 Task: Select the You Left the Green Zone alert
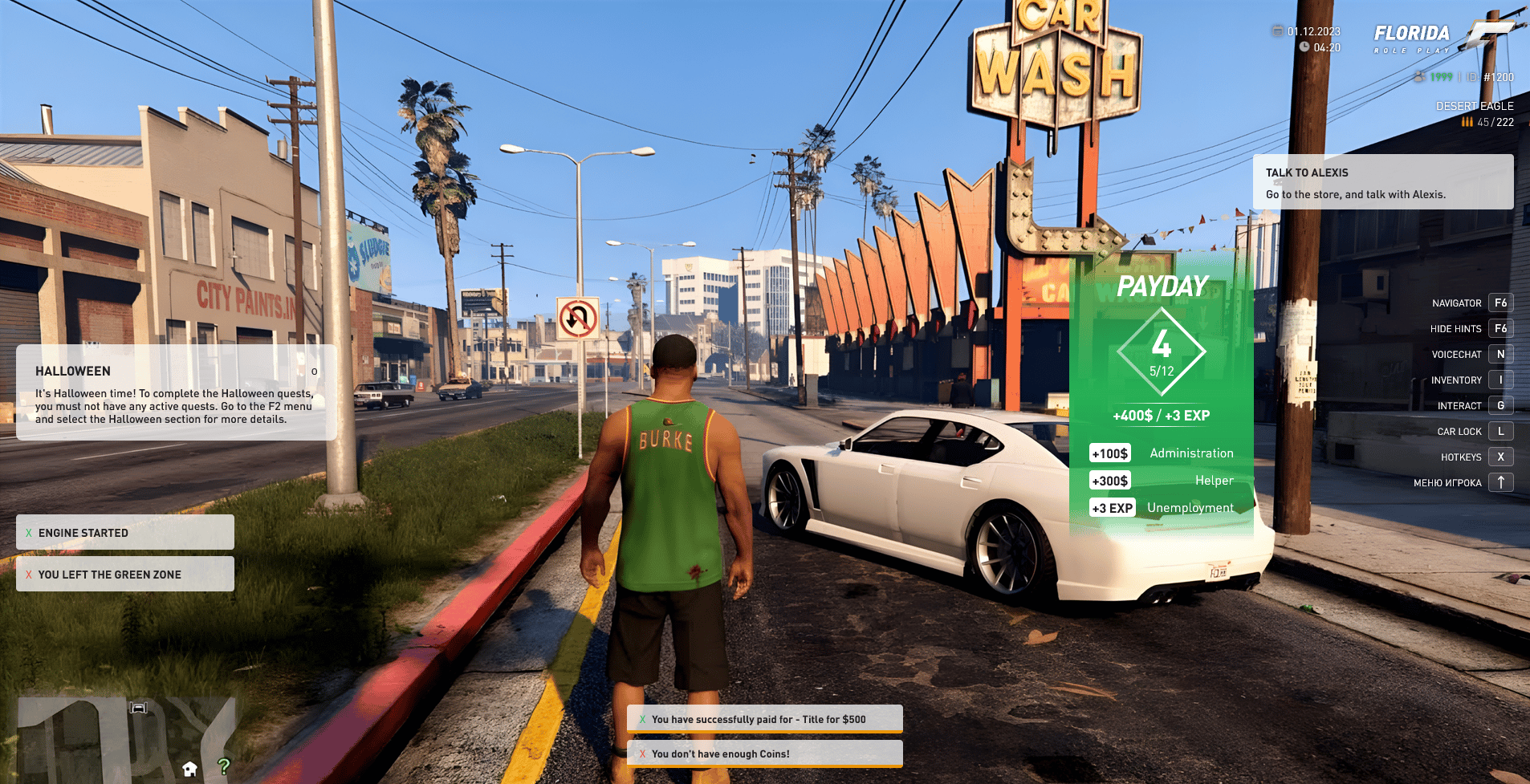tap(125, 575)
